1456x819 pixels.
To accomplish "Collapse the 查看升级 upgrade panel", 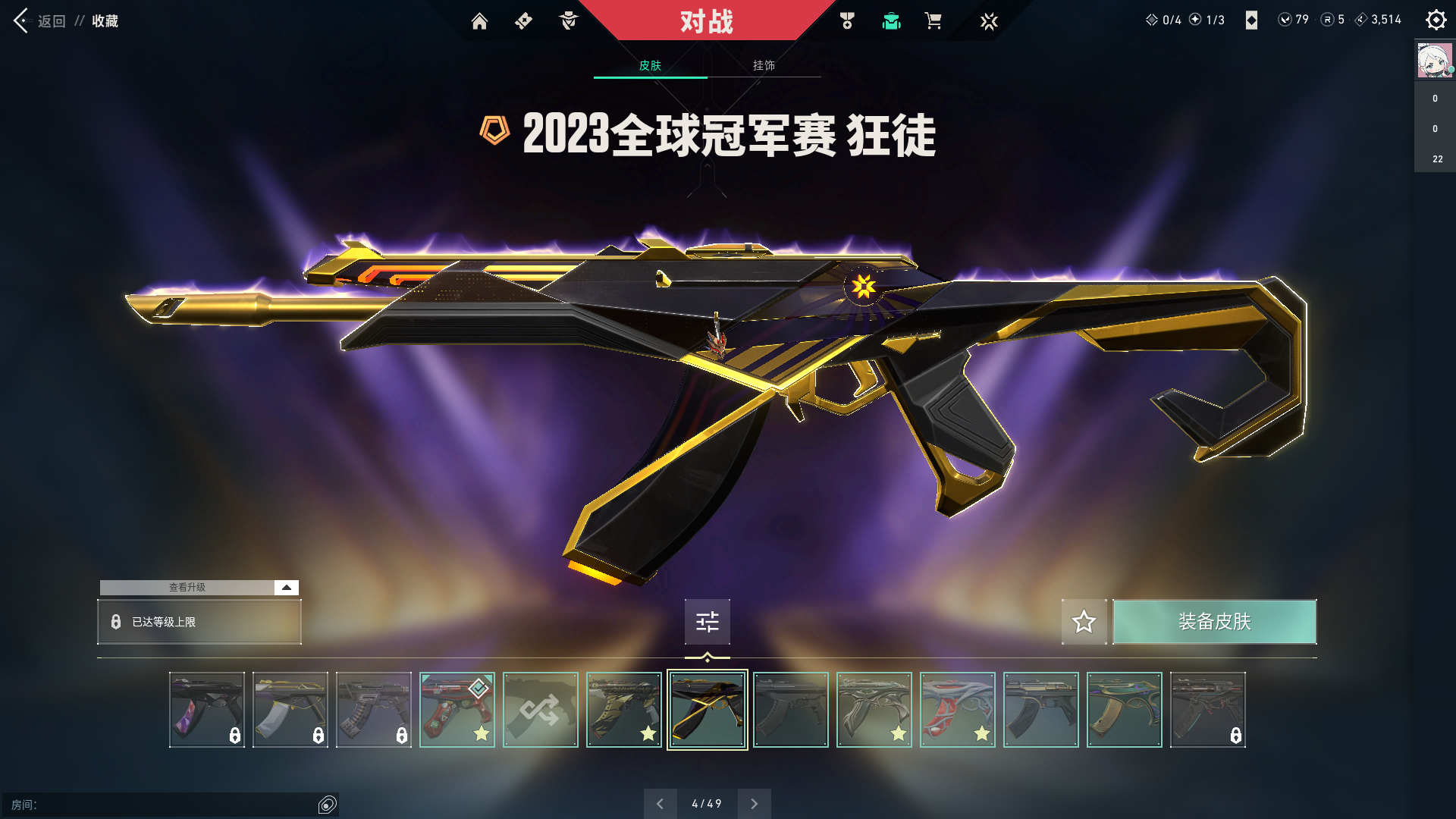I will [285, 587].
